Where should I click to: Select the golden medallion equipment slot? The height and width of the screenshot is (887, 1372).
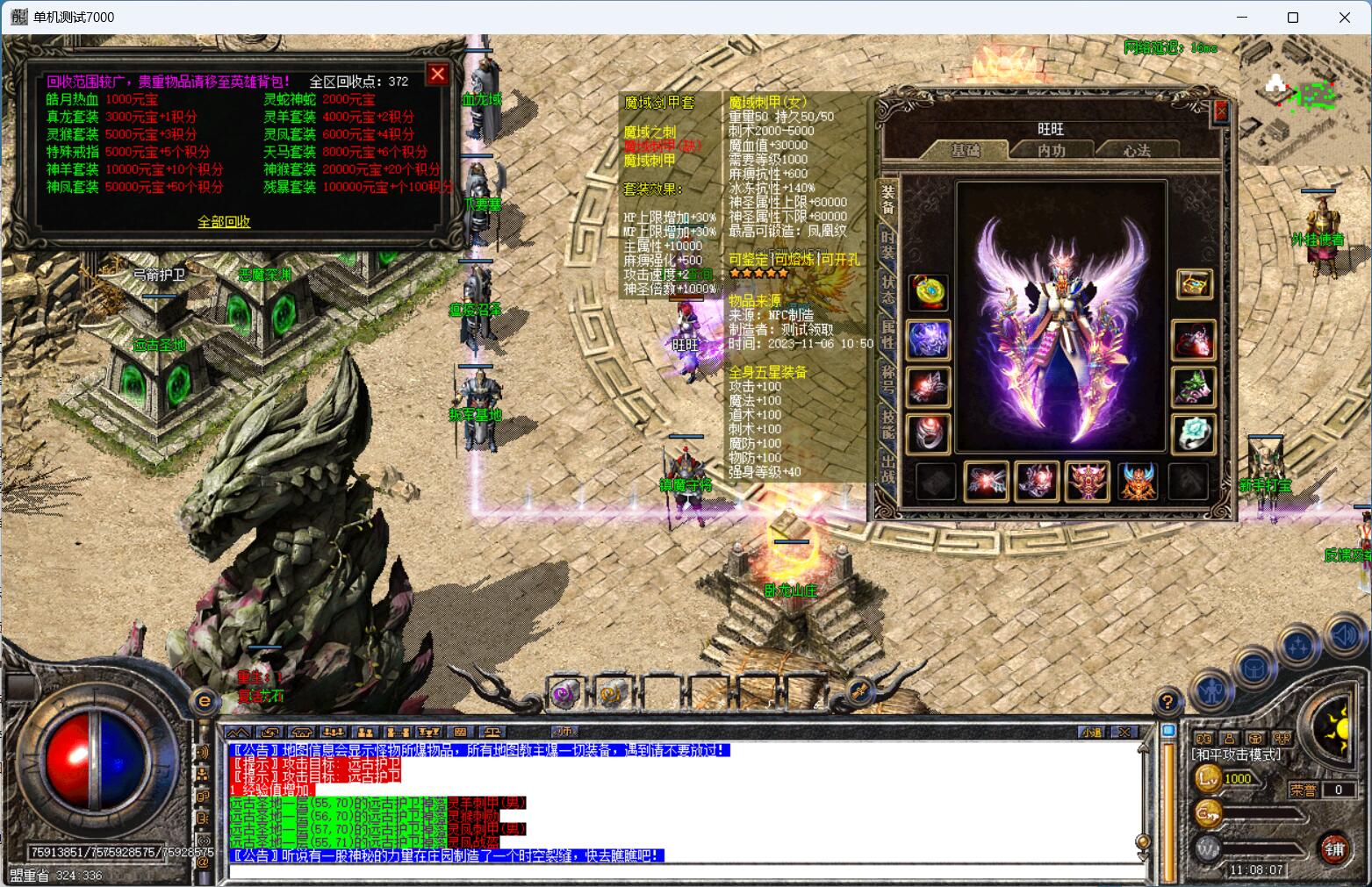(928, 292)
